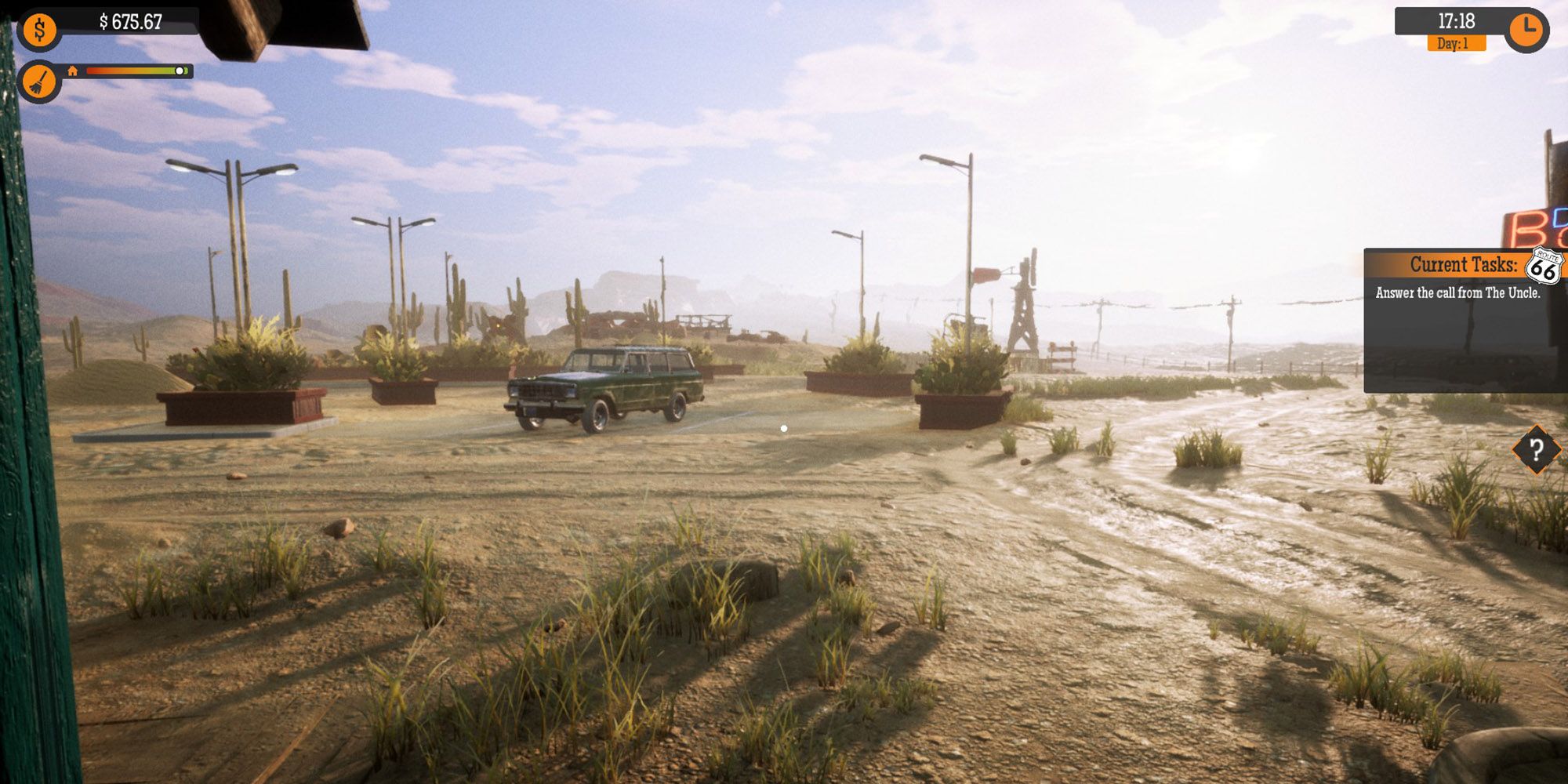This screenshot has width=1568, height=784.
Task: Click the white knob on the cleanliness bar
Action: (x=180, y=71)
